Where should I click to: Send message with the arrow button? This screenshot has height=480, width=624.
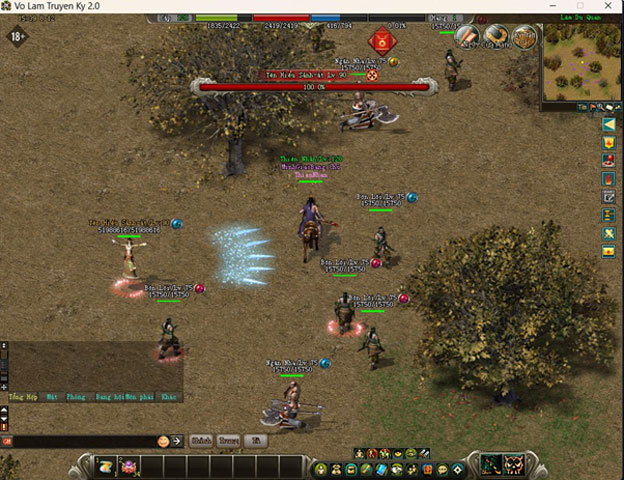coord(177,440)
